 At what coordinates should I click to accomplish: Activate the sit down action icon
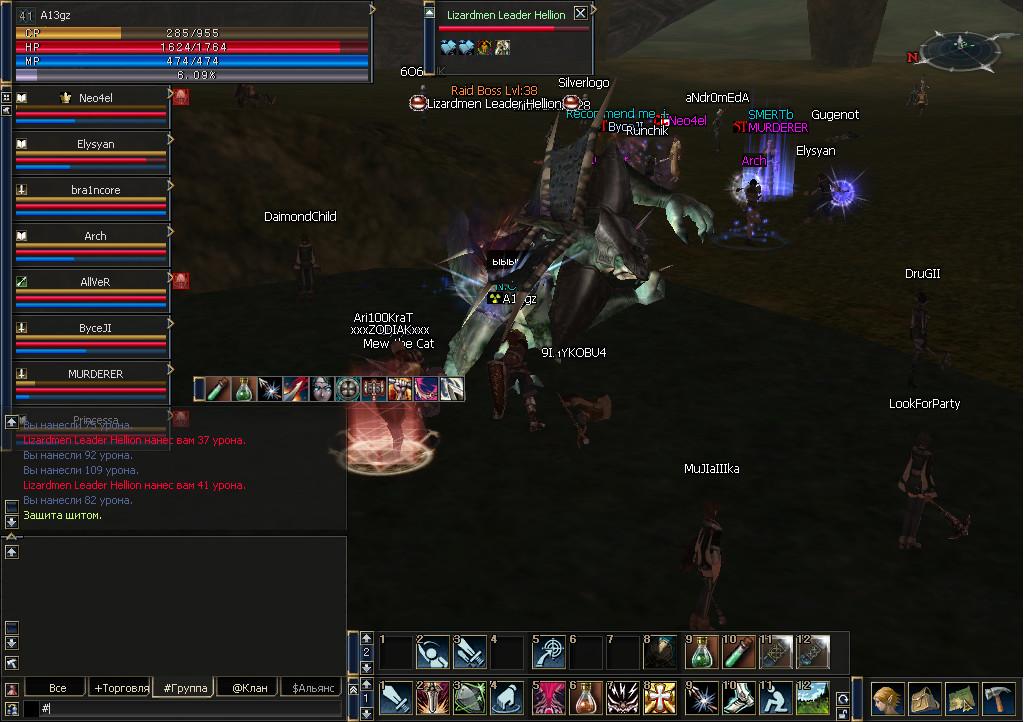pos(775,698)
